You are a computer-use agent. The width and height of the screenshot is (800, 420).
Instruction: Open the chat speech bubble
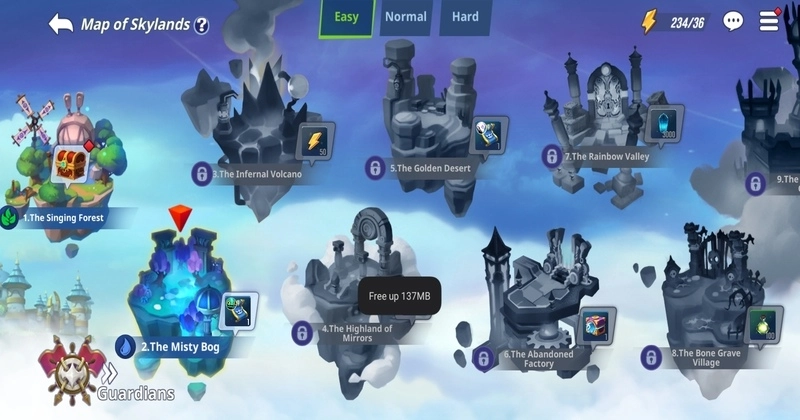tap(733, 21)
